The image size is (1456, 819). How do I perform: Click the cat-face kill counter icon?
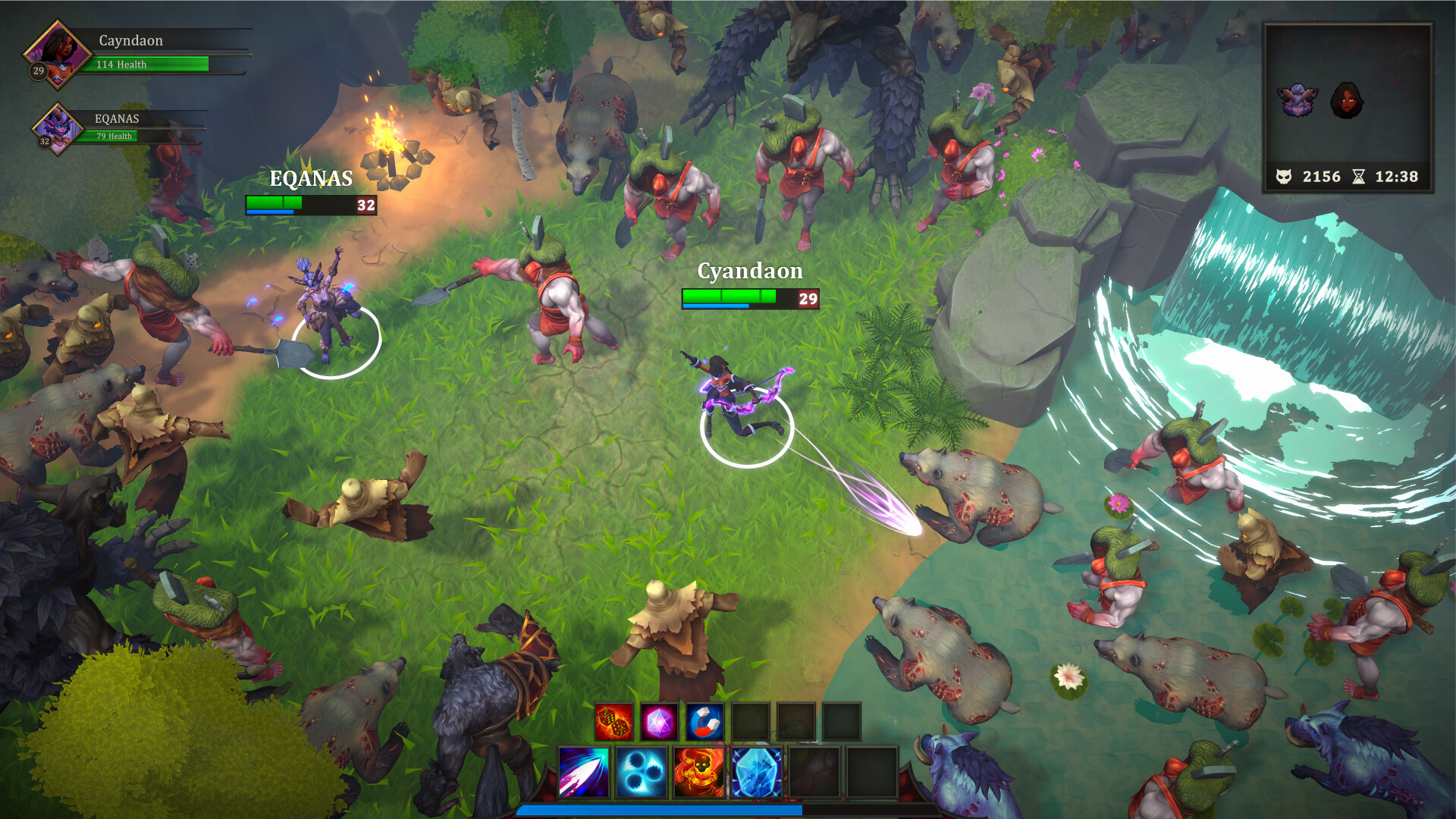click(1283, 177)
